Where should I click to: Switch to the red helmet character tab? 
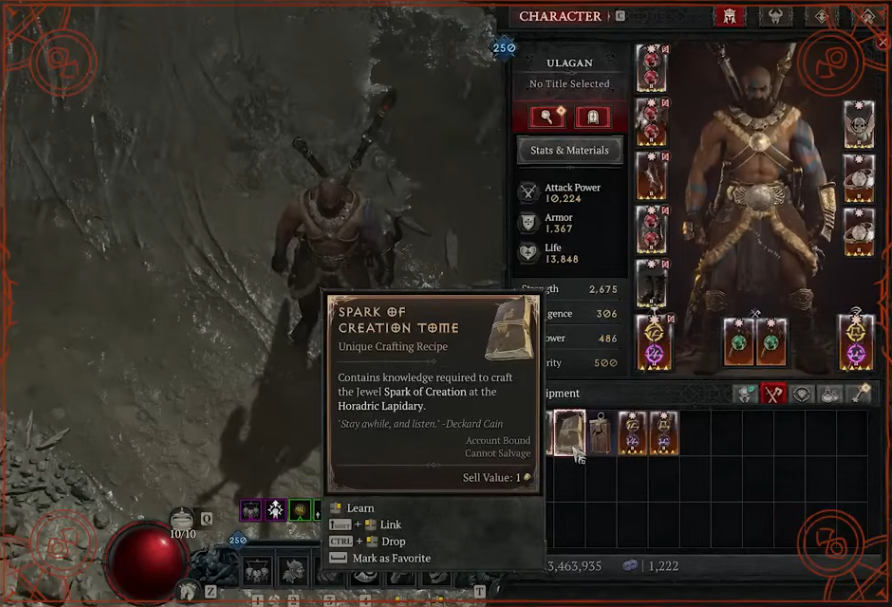(x=727, y=16)
